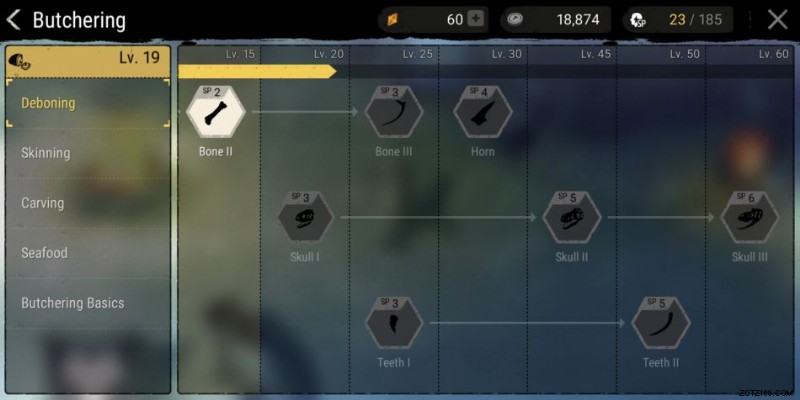The width and height of the screenshot is (800, 400).
Task: Open the Skull III skill node
Action: (x=750, y=217)
